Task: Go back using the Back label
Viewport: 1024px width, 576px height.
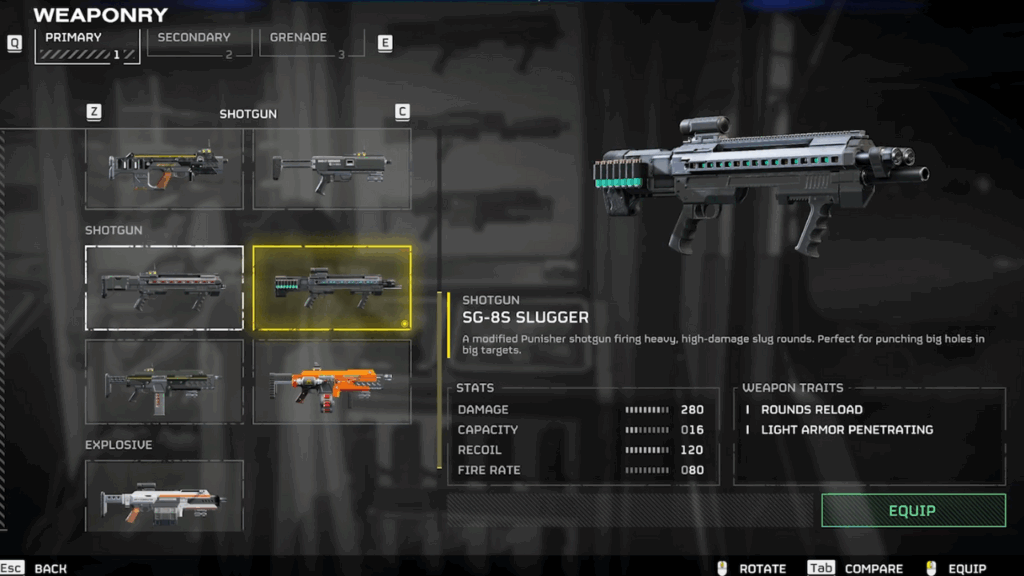Action: (50, 568)
